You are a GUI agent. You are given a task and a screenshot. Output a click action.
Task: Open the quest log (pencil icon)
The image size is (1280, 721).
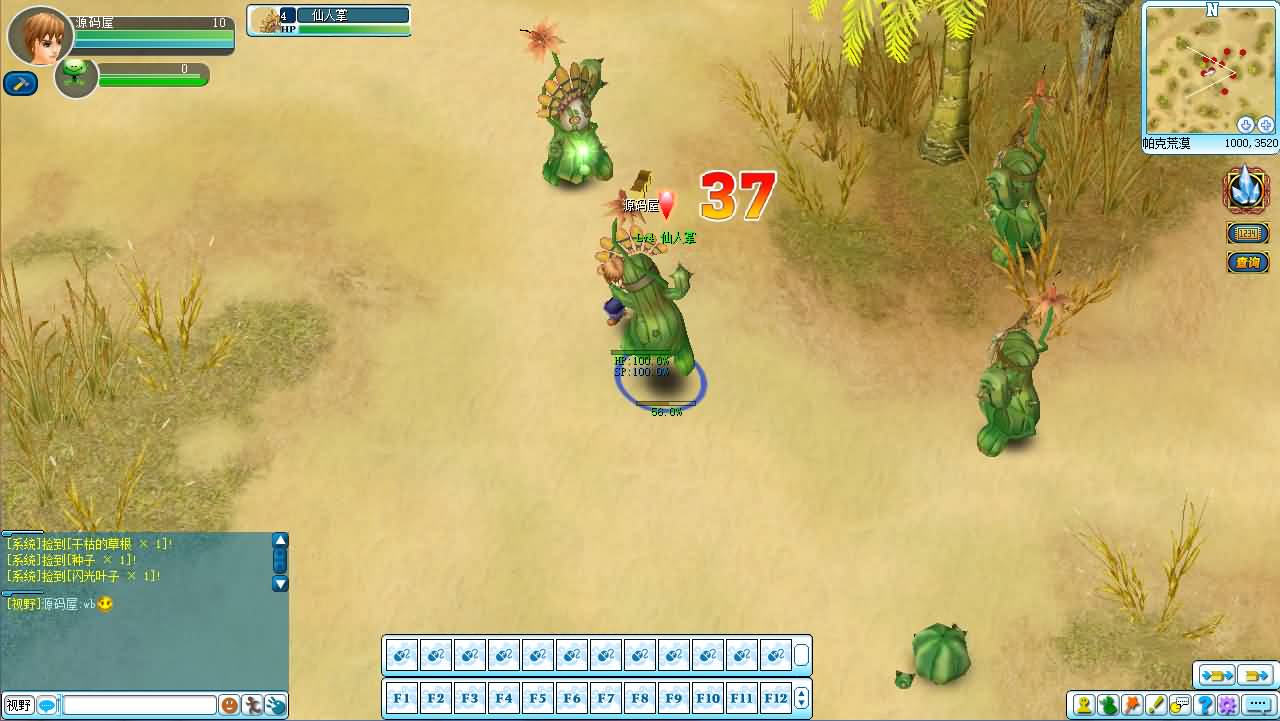click(1156, 705)
